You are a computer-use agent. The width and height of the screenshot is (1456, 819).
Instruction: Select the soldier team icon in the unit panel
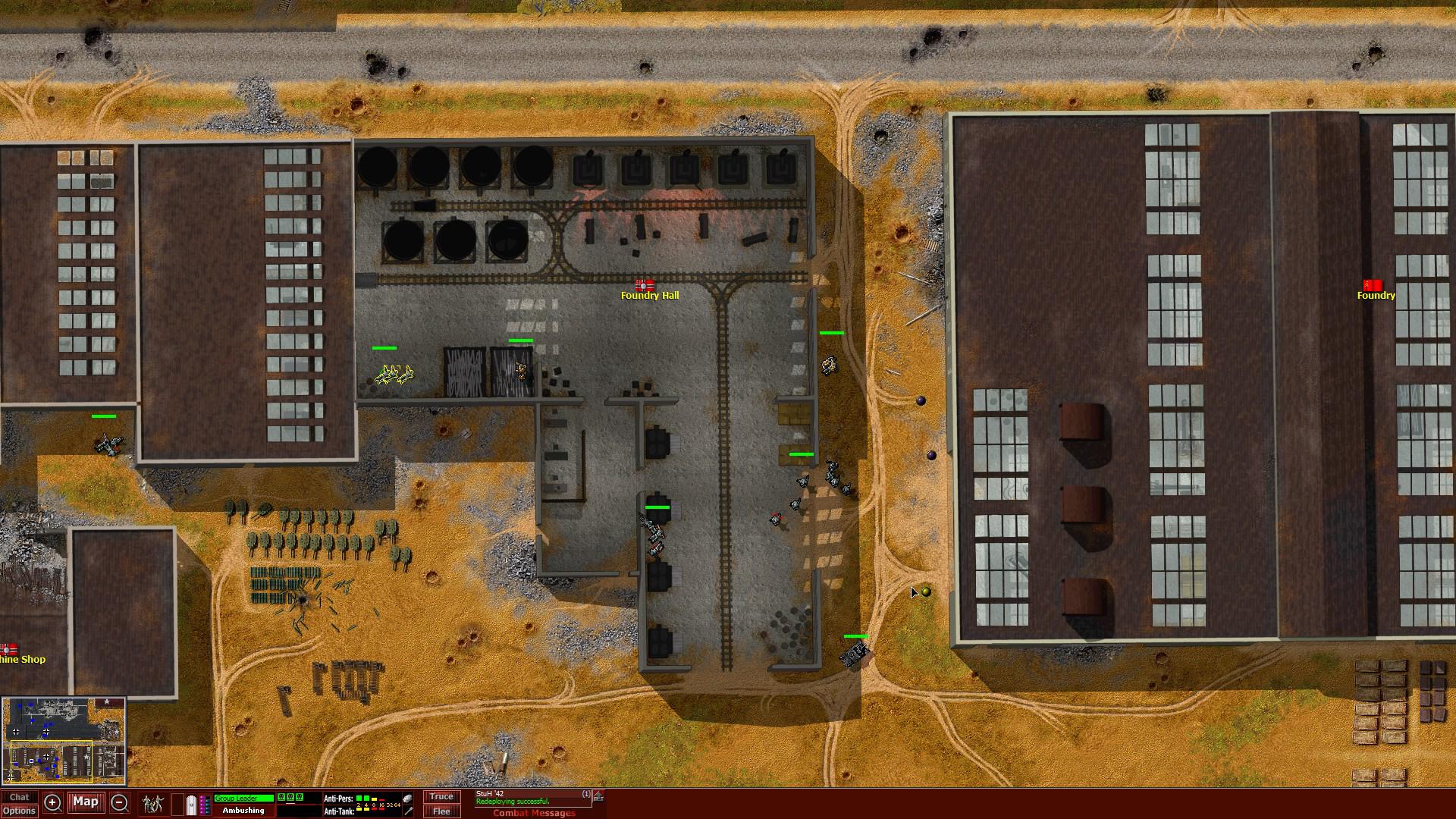tap(152, 802)
